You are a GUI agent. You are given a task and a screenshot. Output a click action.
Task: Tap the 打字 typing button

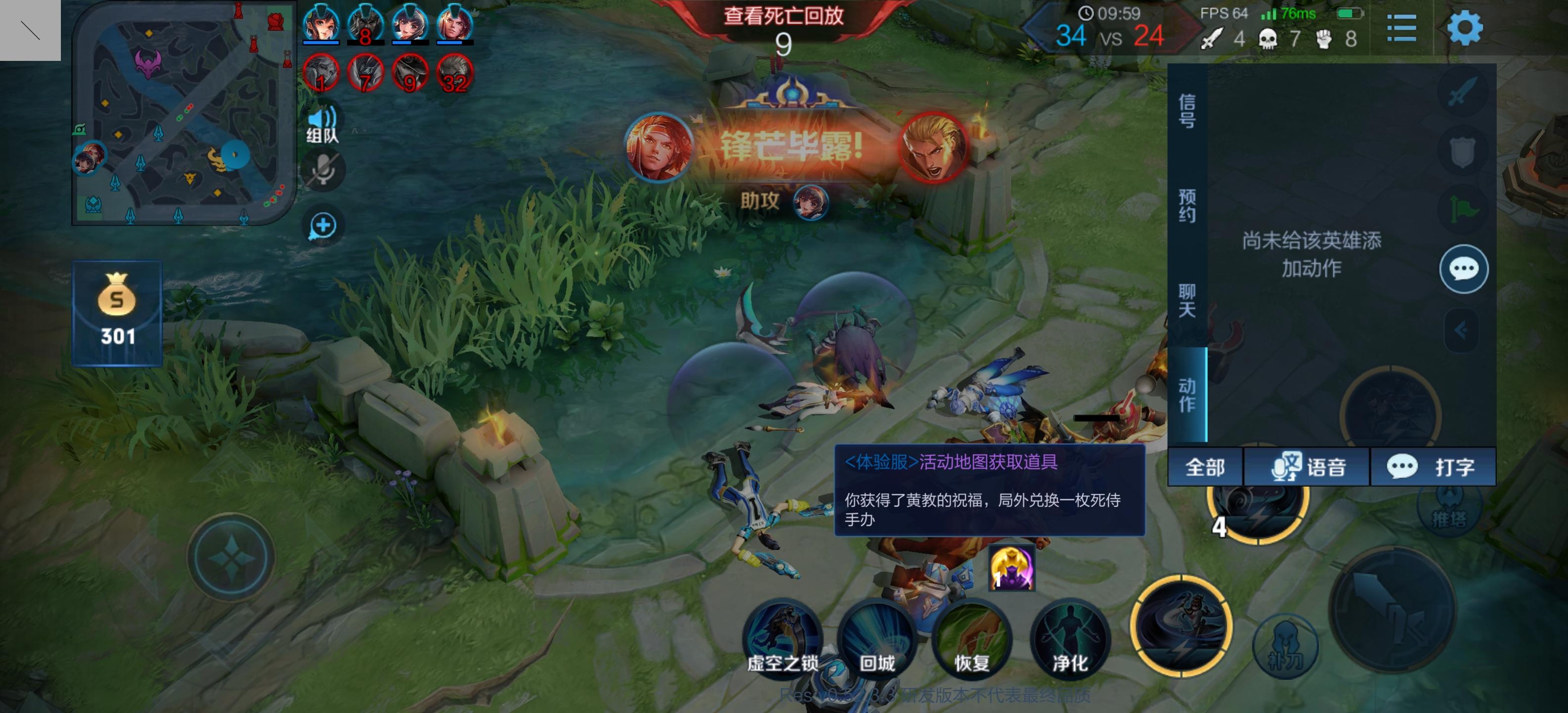pos(1435,467)
